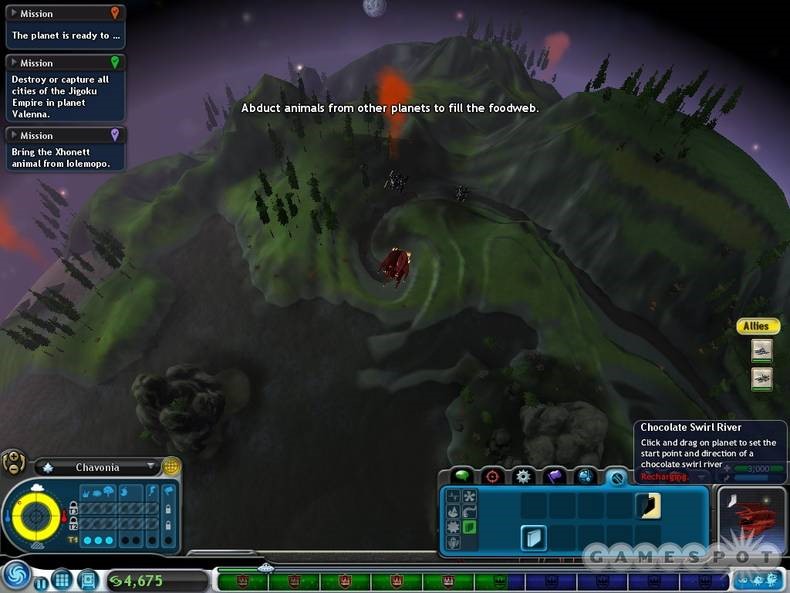Screen dimensions: 790x593
Task: Select the Chocolate Swirl River tool
Action: click(647, 505)
